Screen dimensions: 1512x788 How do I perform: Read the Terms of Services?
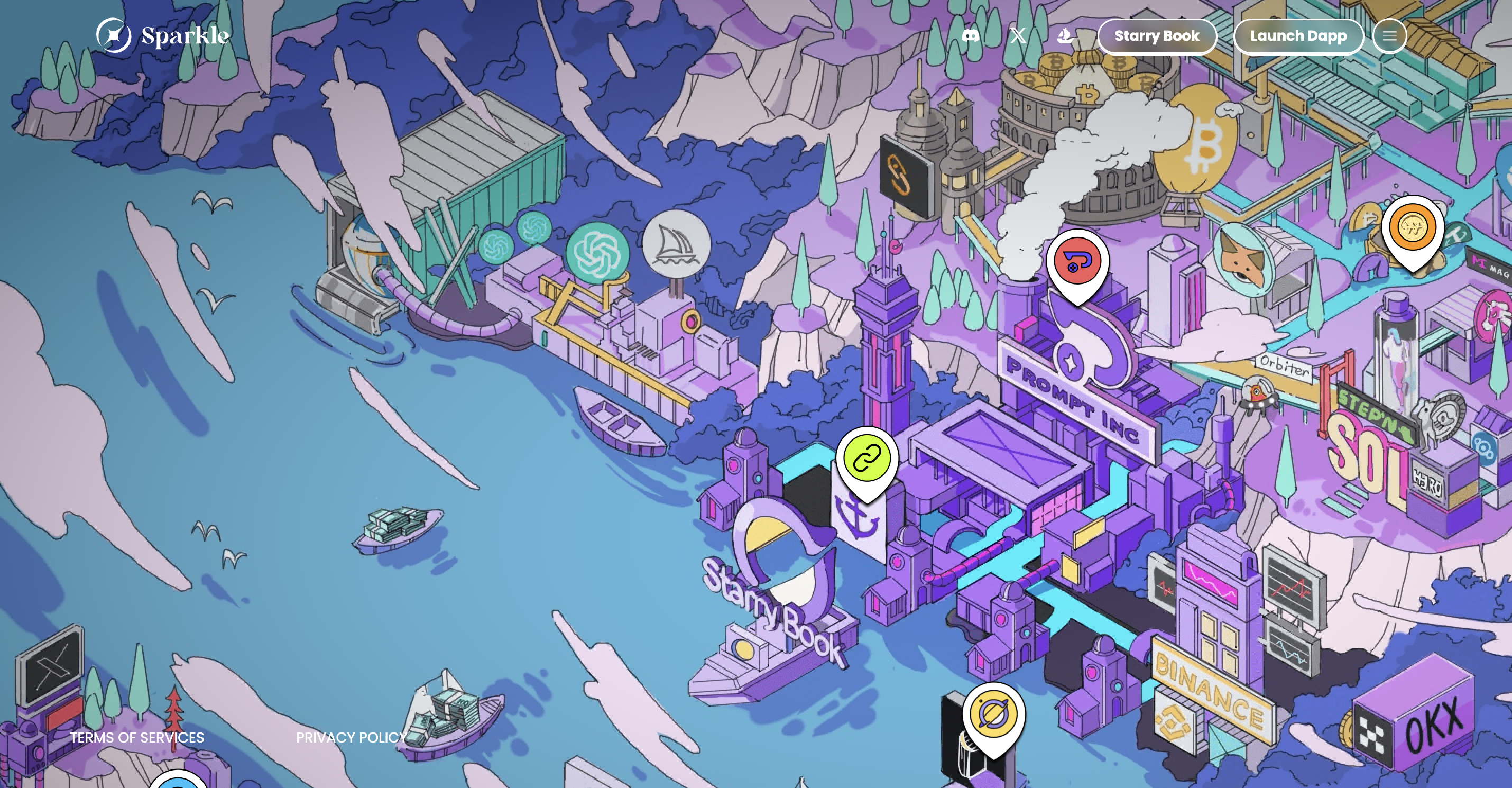pyautogui.click(x=137, y=738)
